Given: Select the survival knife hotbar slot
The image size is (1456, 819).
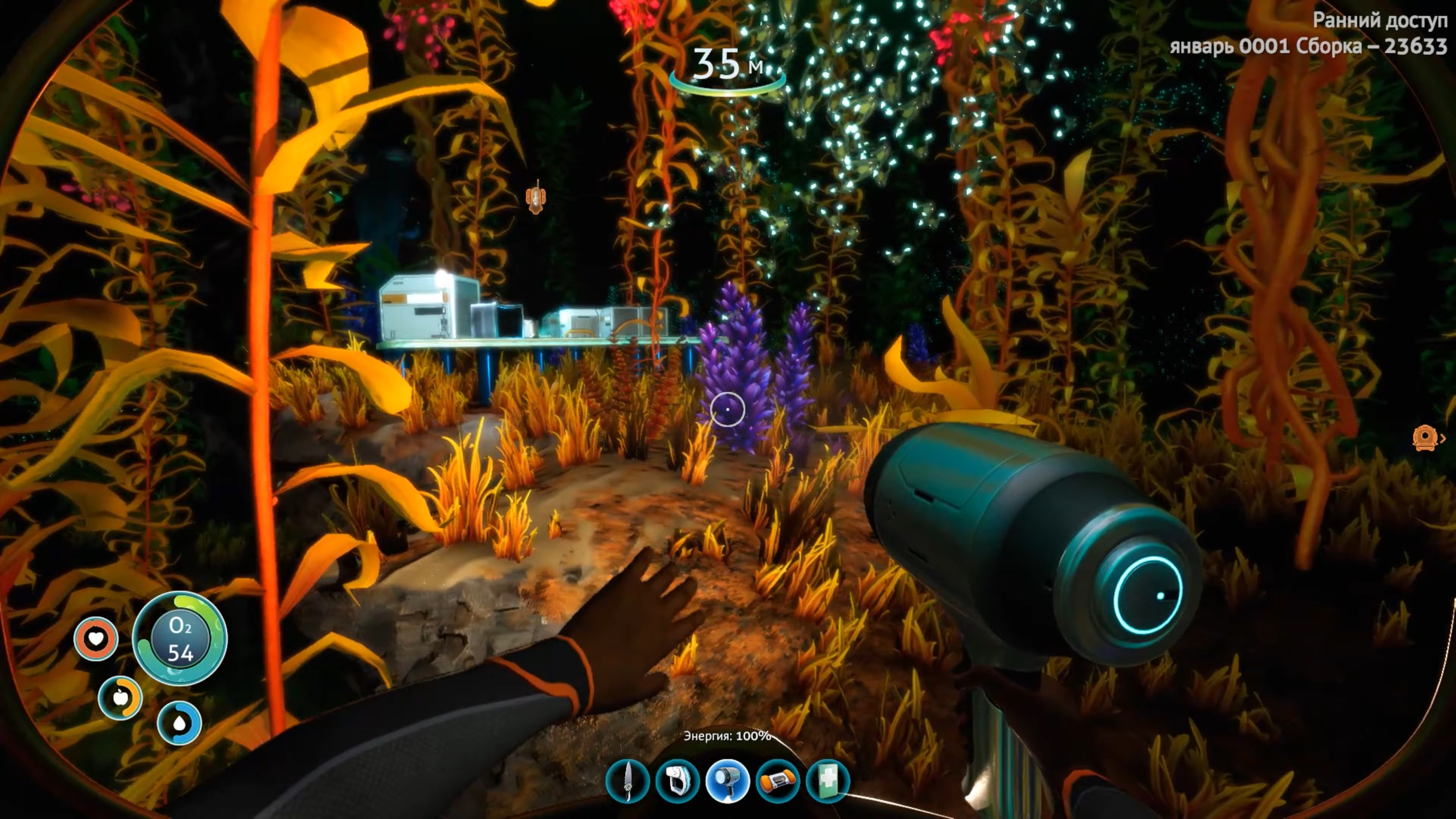Looking at the screenshot, I should tap(628, 782).
